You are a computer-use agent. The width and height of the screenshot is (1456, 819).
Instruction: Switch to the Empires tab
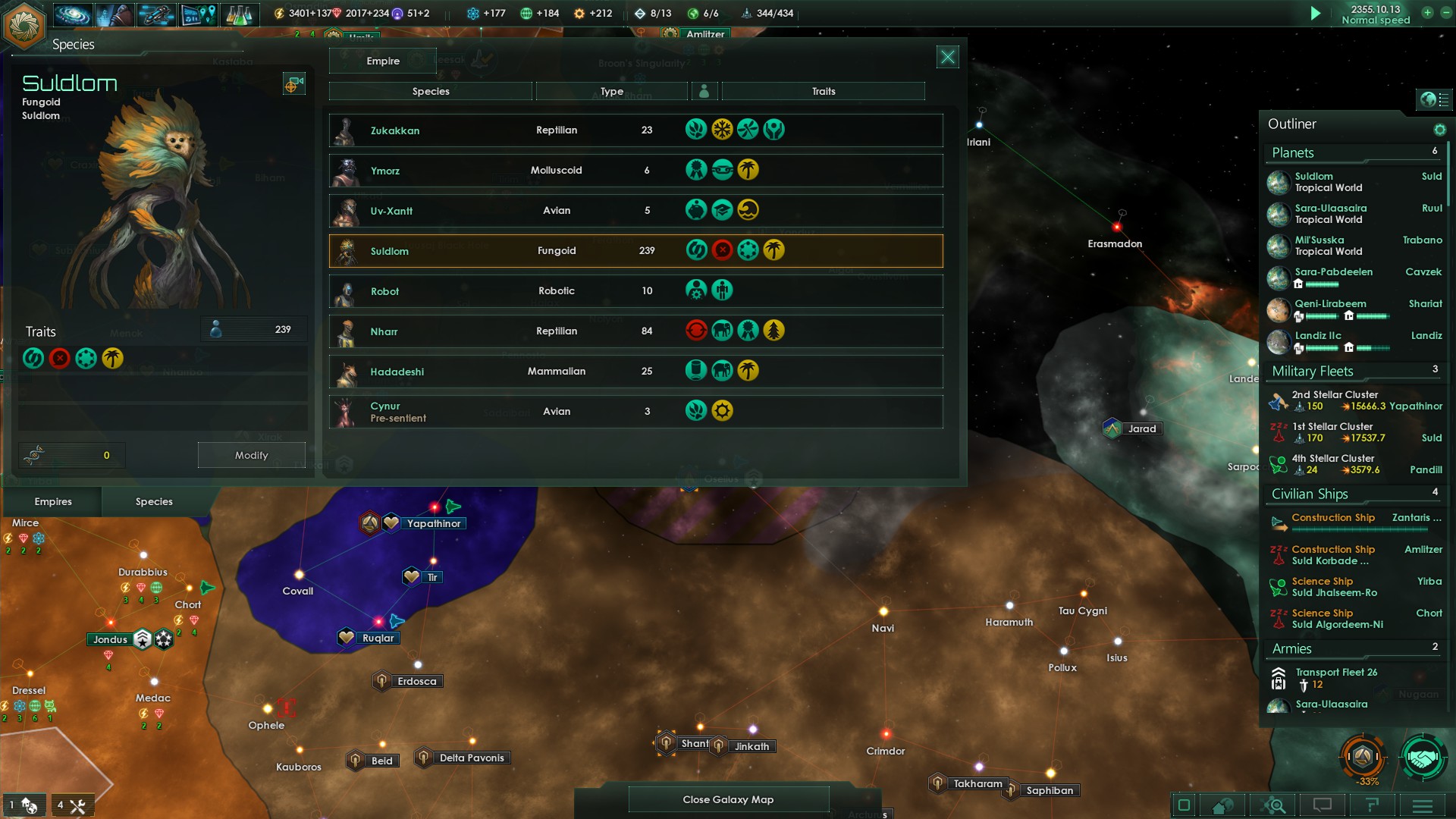[x=53, y=501]
